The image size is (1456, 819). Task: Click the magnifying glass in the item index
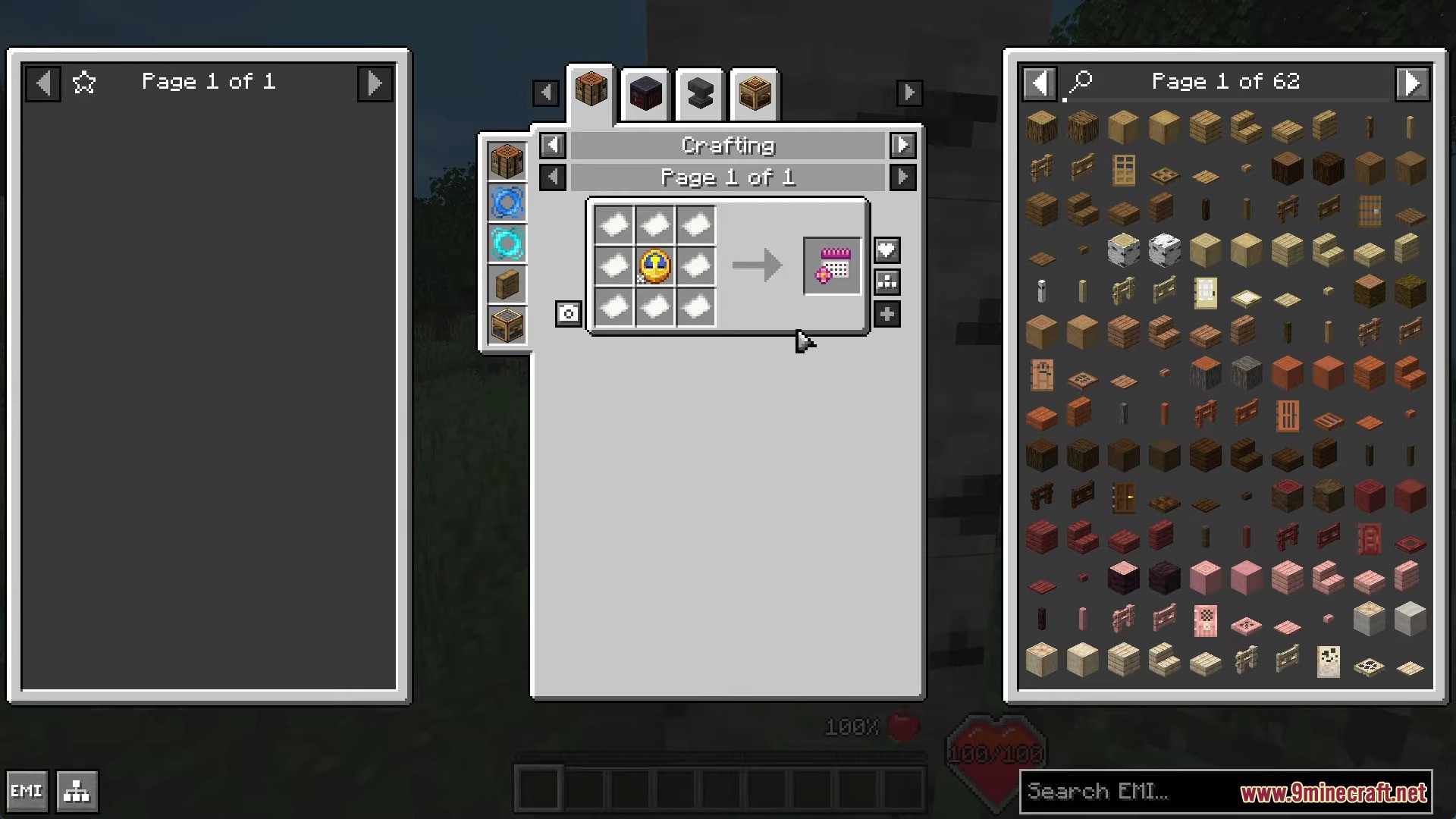(1081, 81)
